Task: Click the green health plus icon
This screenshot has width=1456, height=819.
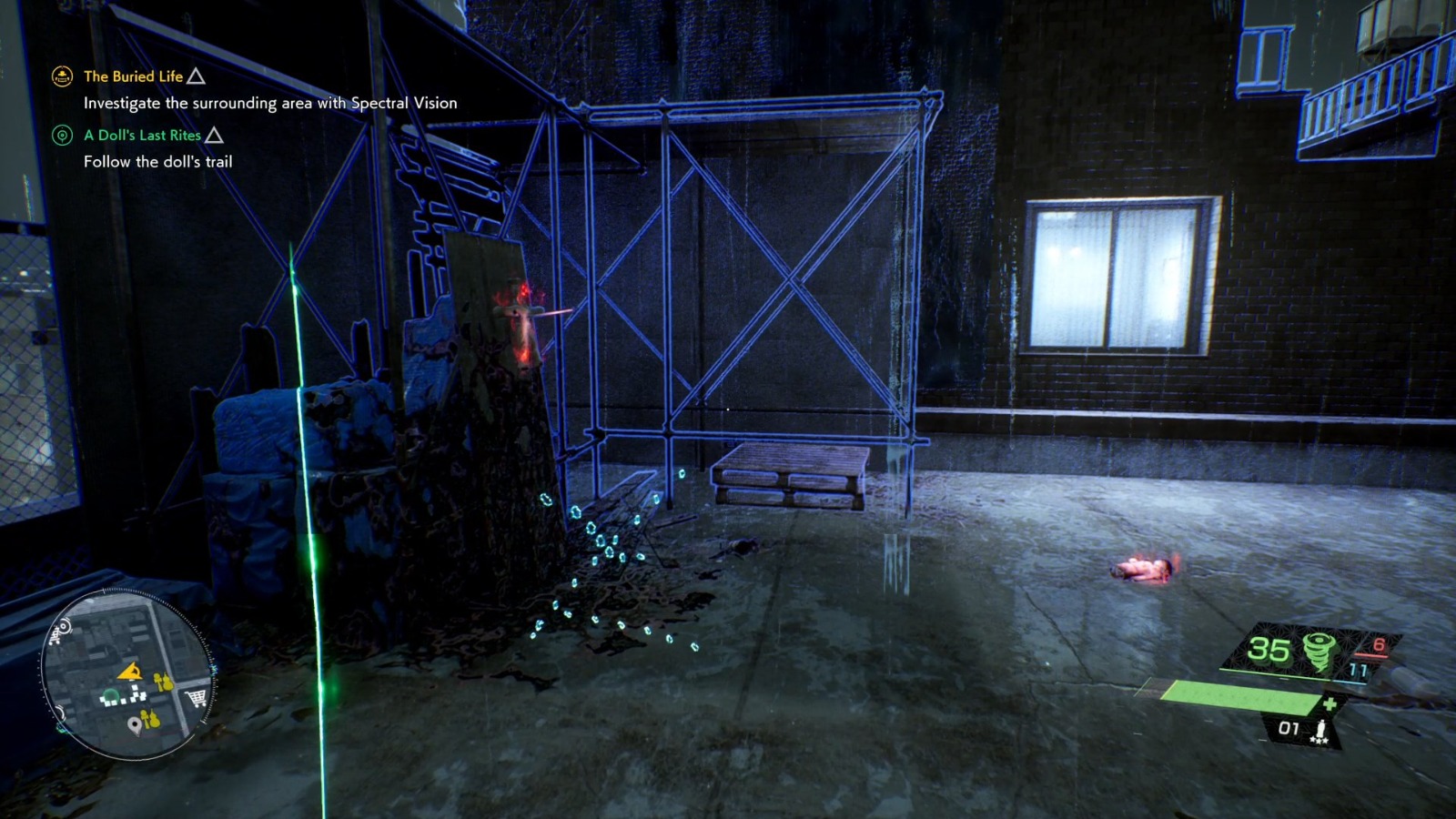Action: pos(1330,703)
